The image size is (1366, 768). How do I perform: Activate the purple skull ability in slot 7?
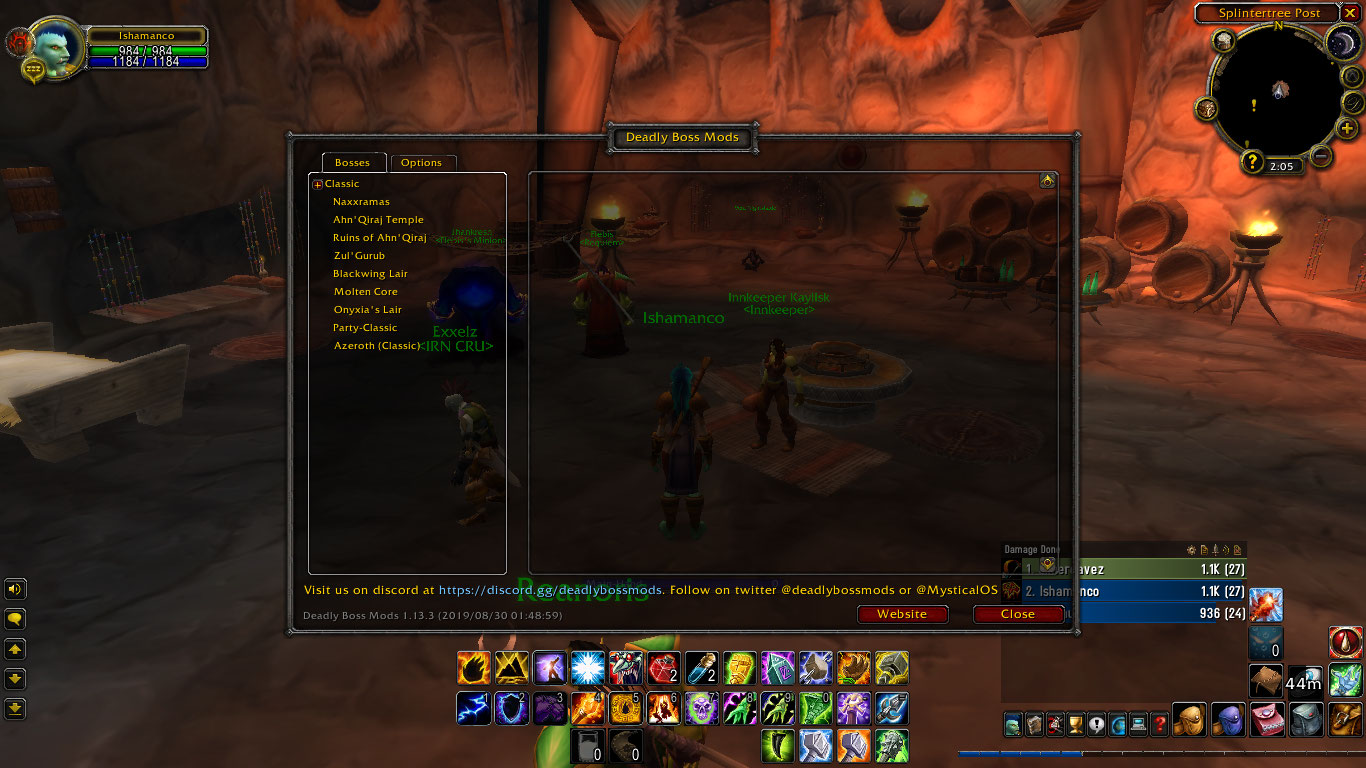701,707
